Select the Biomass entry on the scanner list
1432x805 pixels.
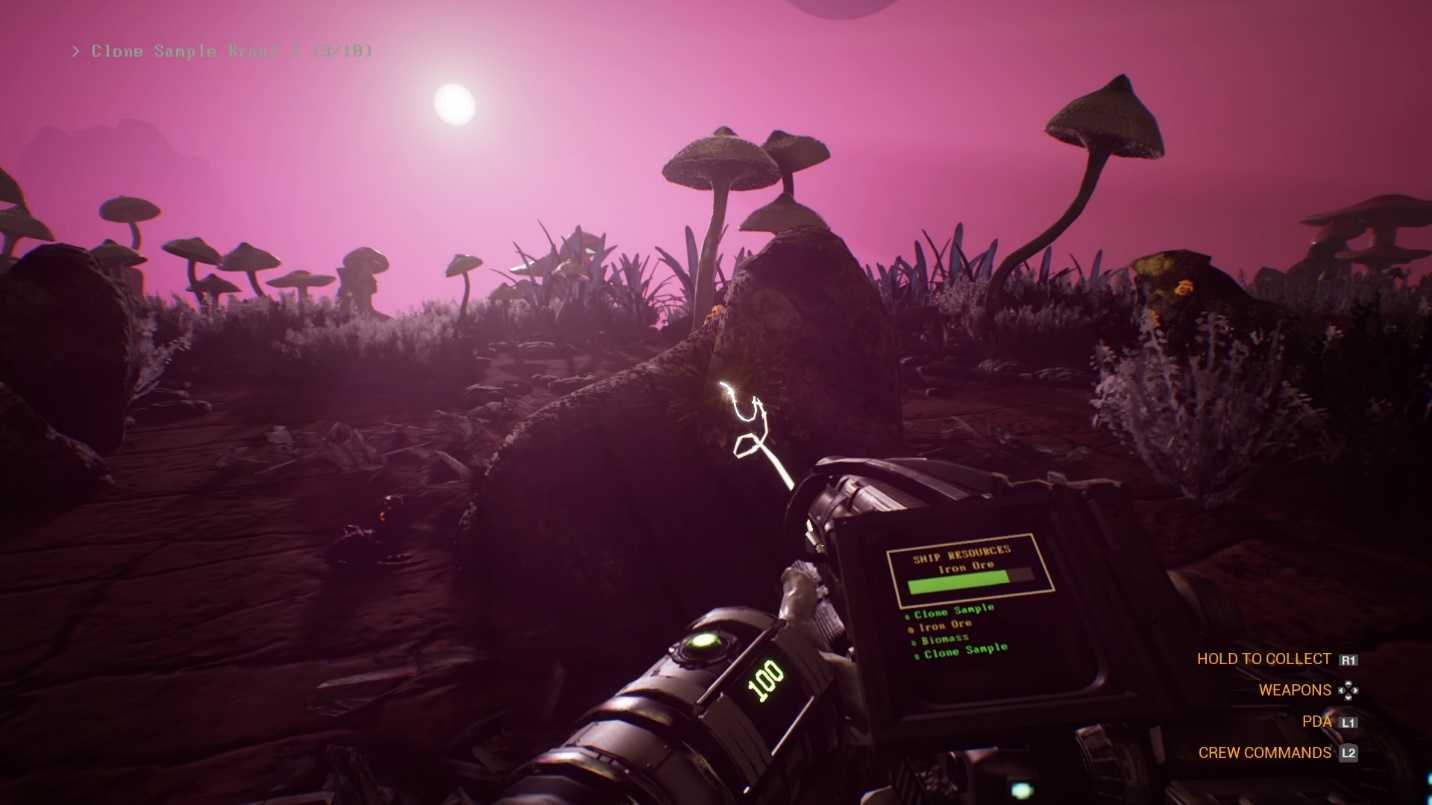(x=945, y=638)
